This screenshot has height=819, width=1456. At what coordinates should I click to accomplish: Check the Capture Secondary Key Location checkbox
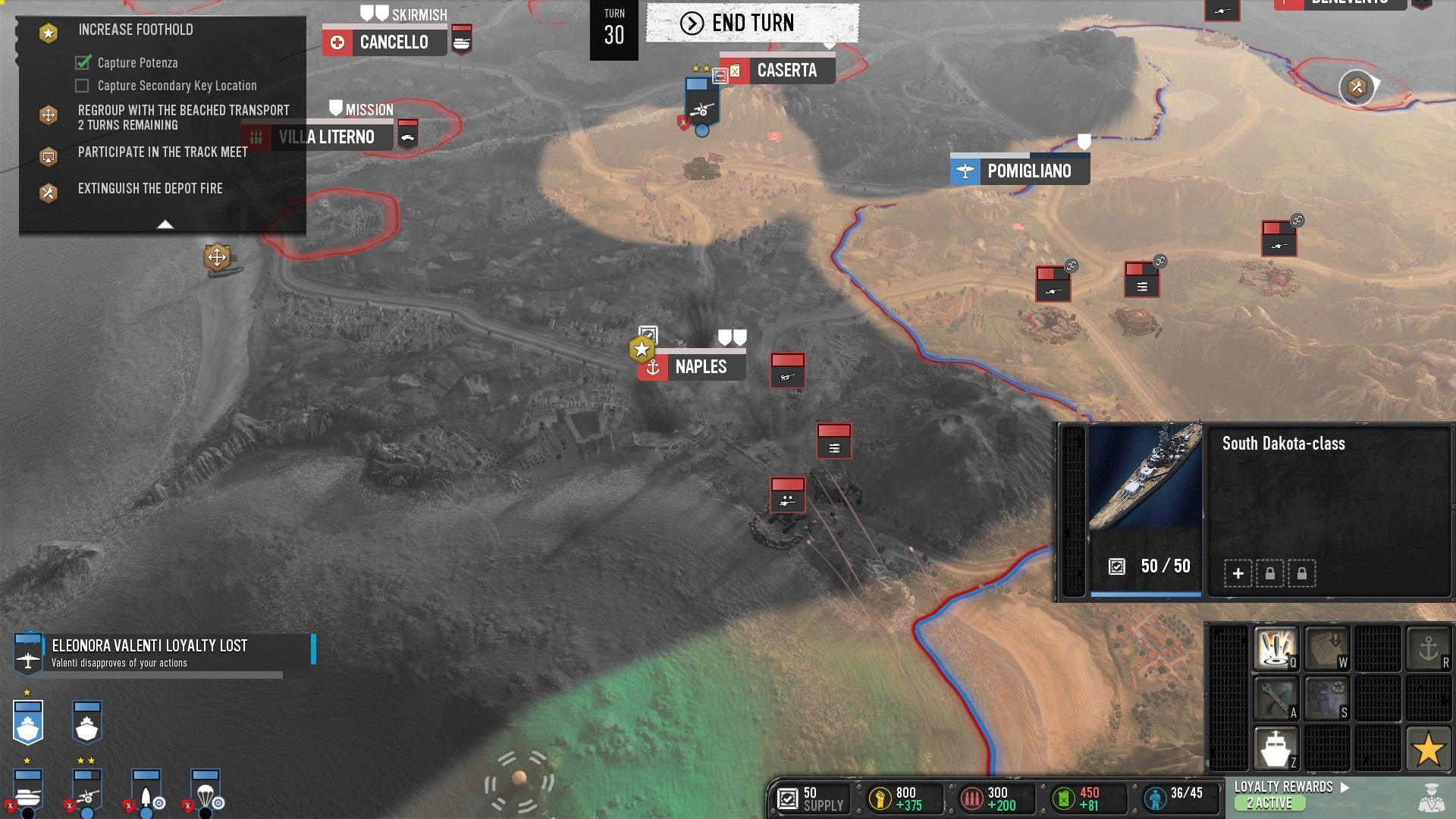[81, 86]
